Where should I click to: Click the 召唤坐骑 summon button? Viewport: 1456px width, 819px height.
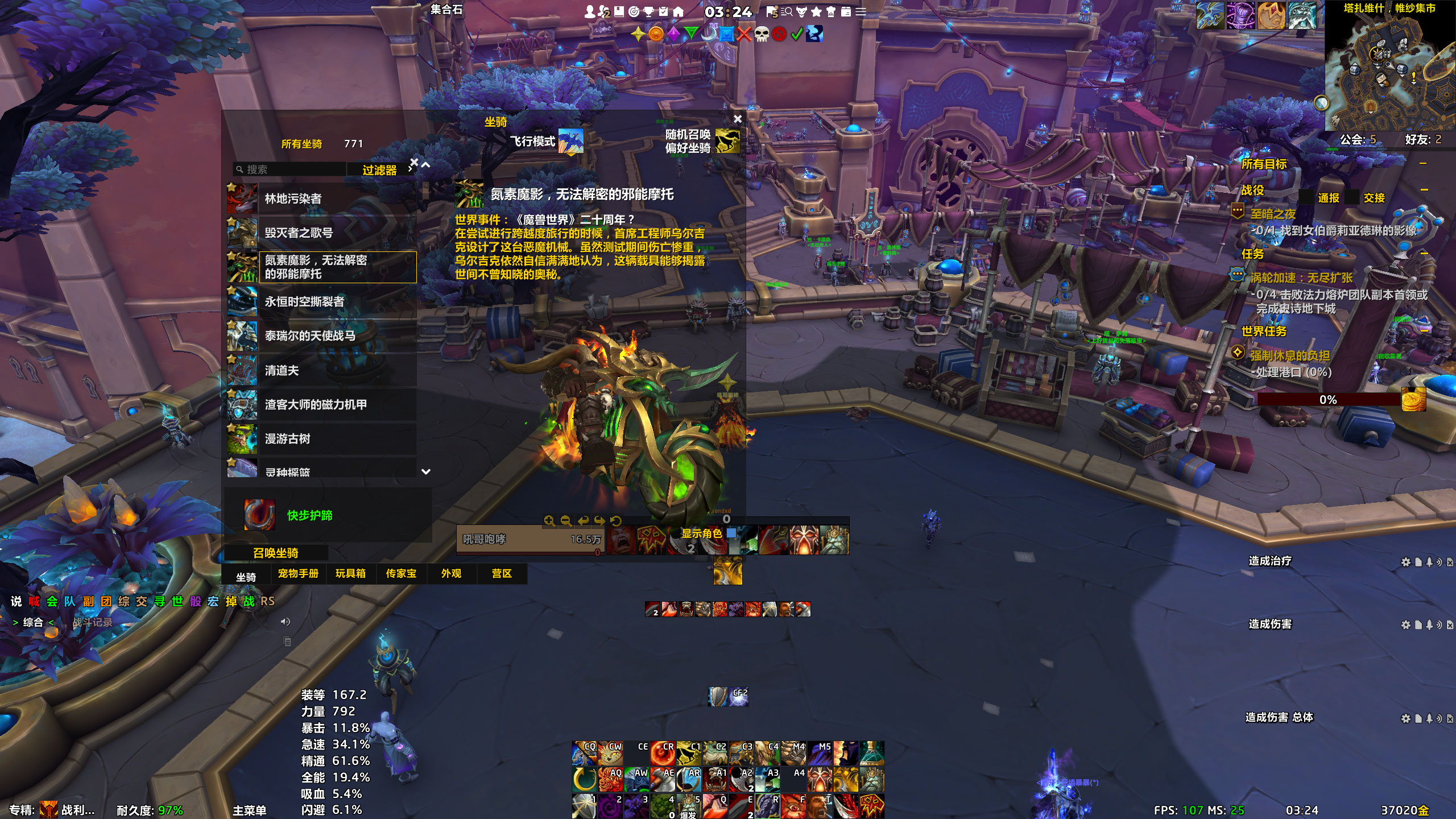[276, 553]
